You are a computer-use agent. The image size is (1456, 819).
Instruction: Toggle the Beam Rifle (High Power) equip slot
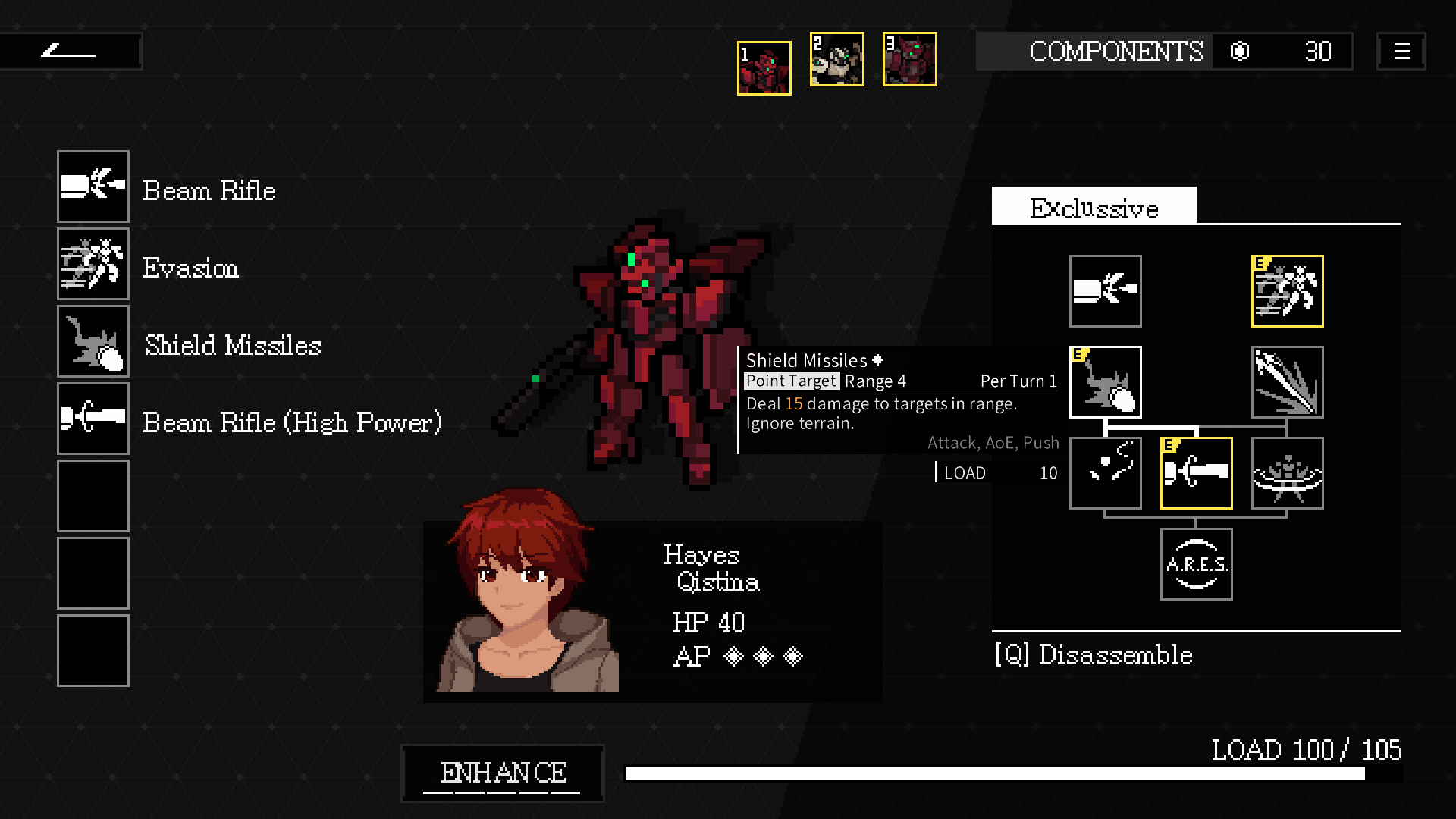93,418
